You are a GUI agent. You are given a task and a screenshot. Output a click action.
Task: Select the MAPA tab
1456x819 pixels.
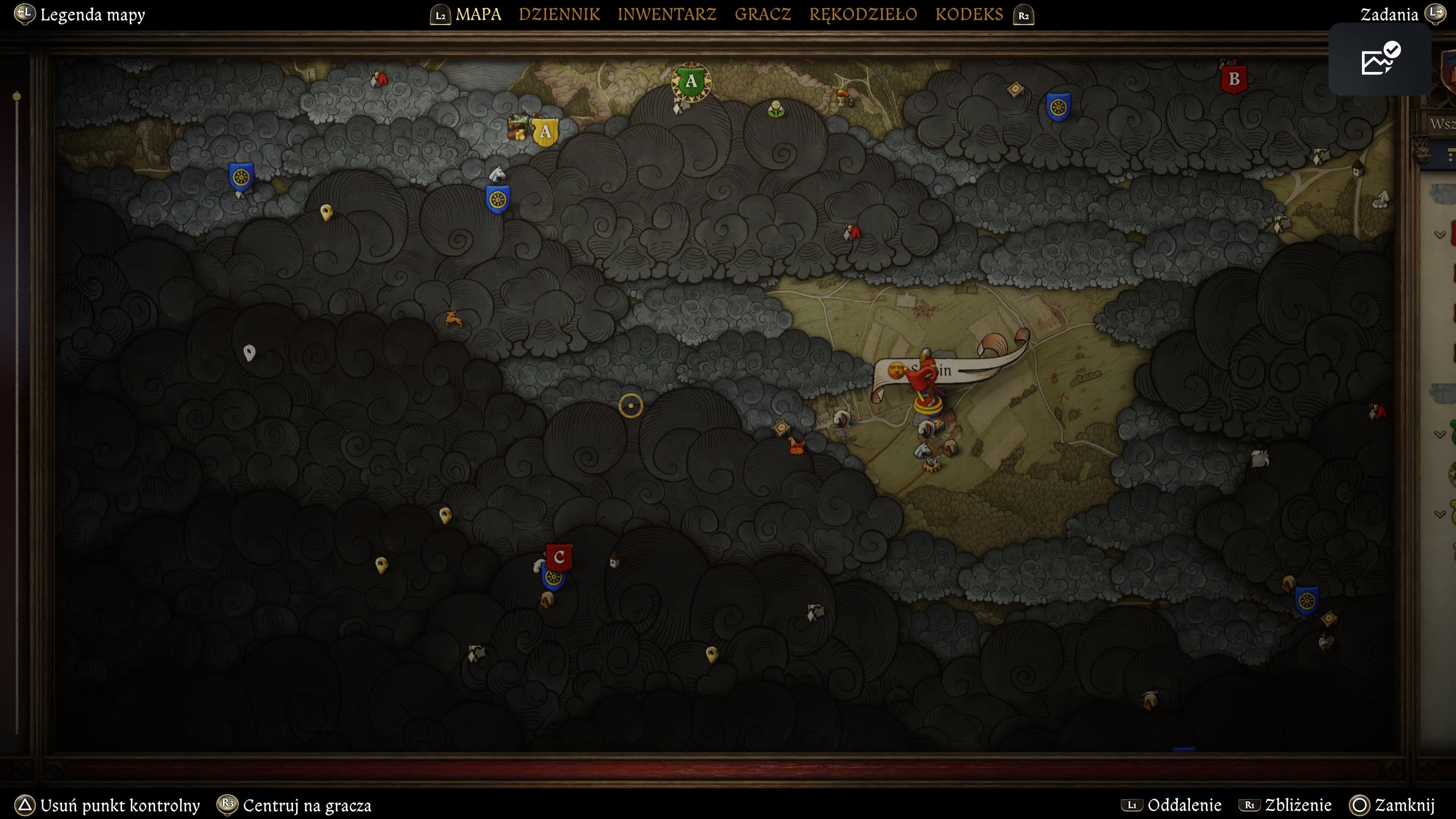point(478,14)
